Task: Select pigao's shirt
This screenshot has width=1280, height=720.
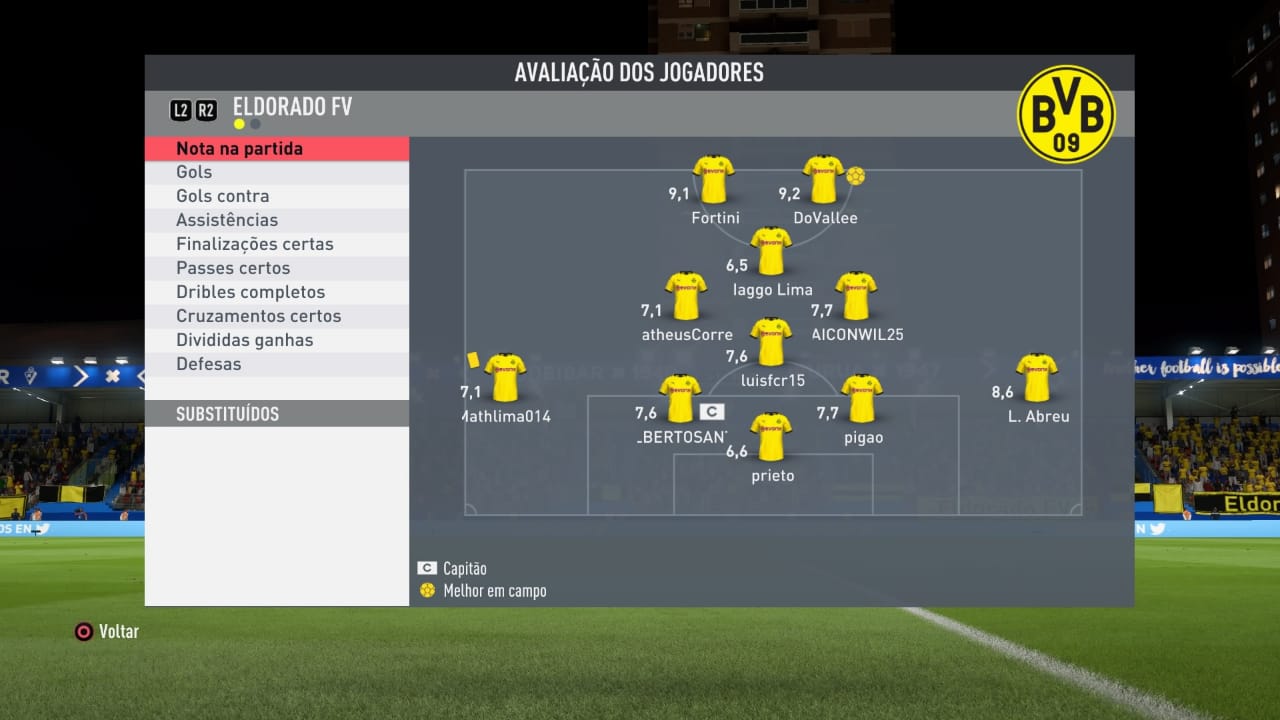Action: pyautogui.click(x=862, y=399)
